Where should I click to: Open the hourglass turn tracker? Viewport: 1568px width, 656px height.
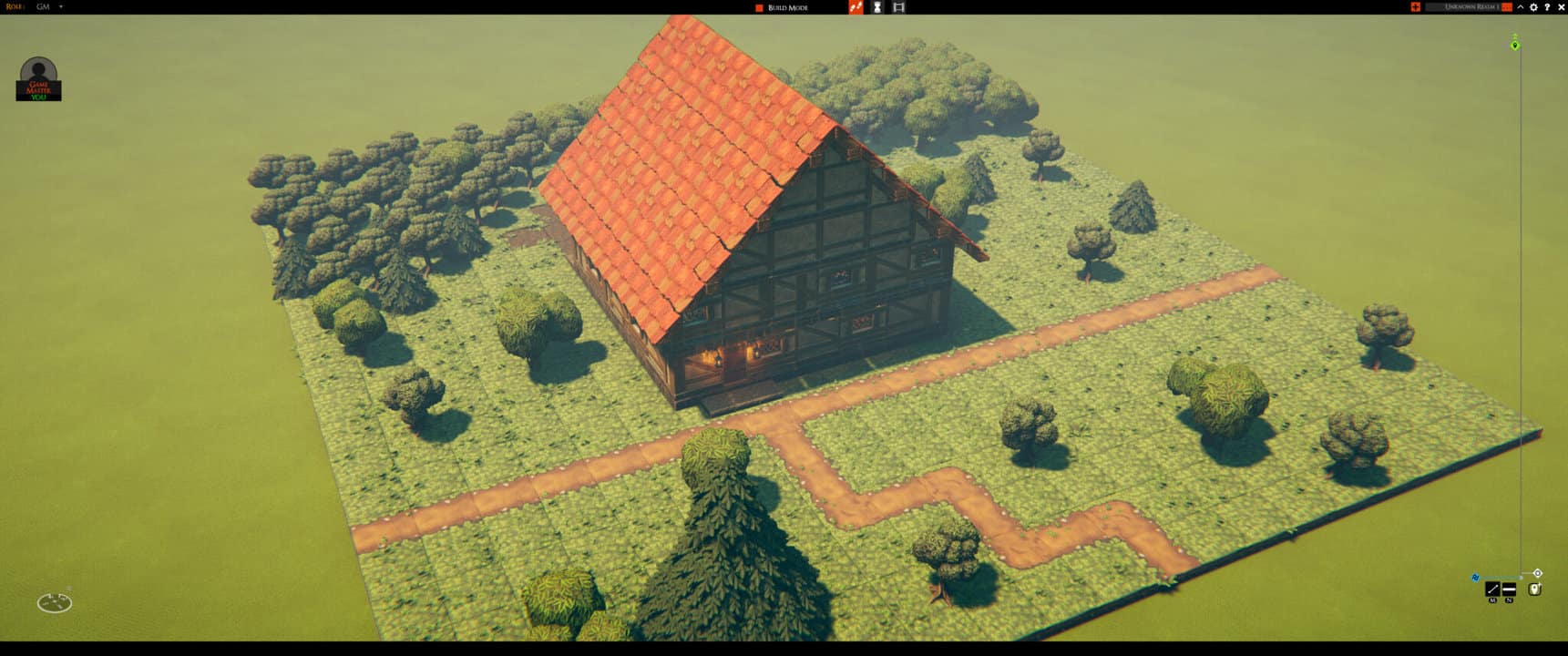click(x=877, y=7)
